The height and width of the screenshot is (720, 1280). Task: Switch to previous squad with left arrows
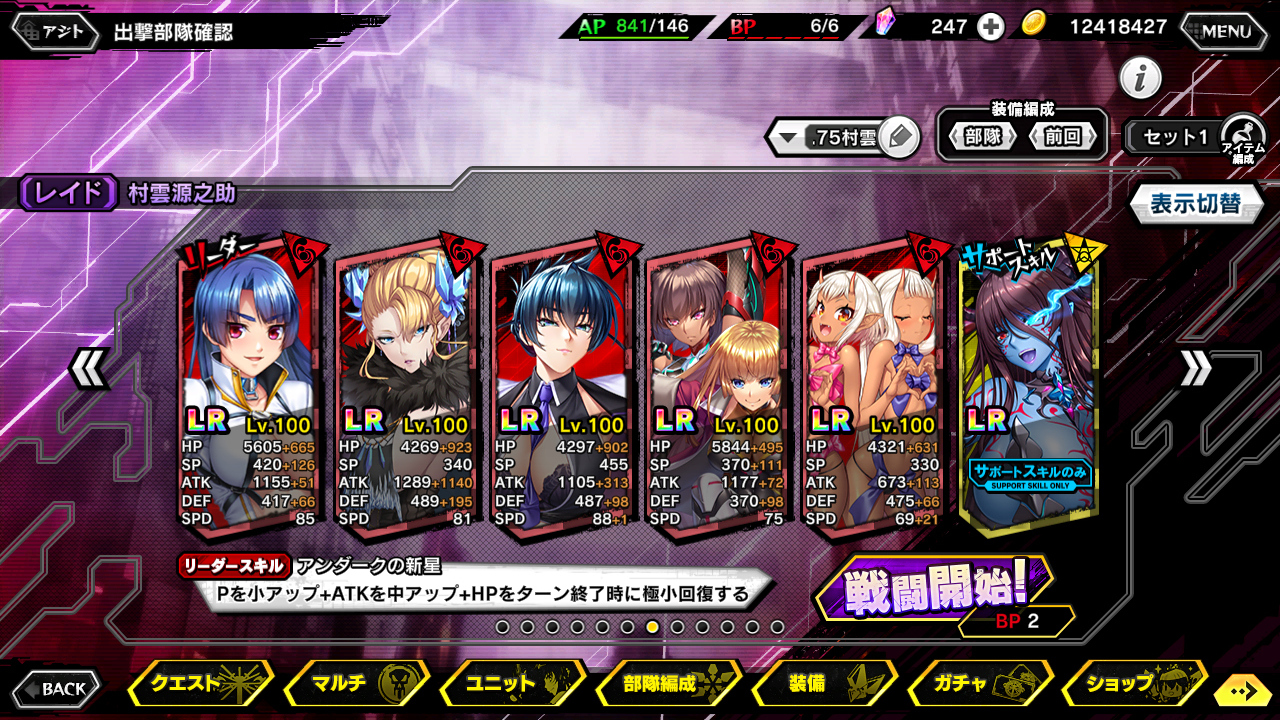click(x=88, y=369)
